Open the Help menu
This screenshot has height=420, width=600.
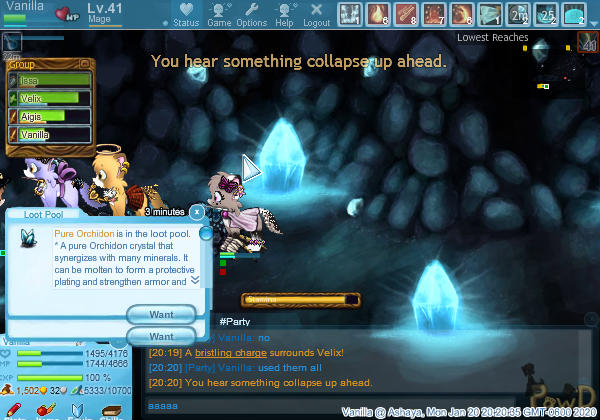pos(284,15)
